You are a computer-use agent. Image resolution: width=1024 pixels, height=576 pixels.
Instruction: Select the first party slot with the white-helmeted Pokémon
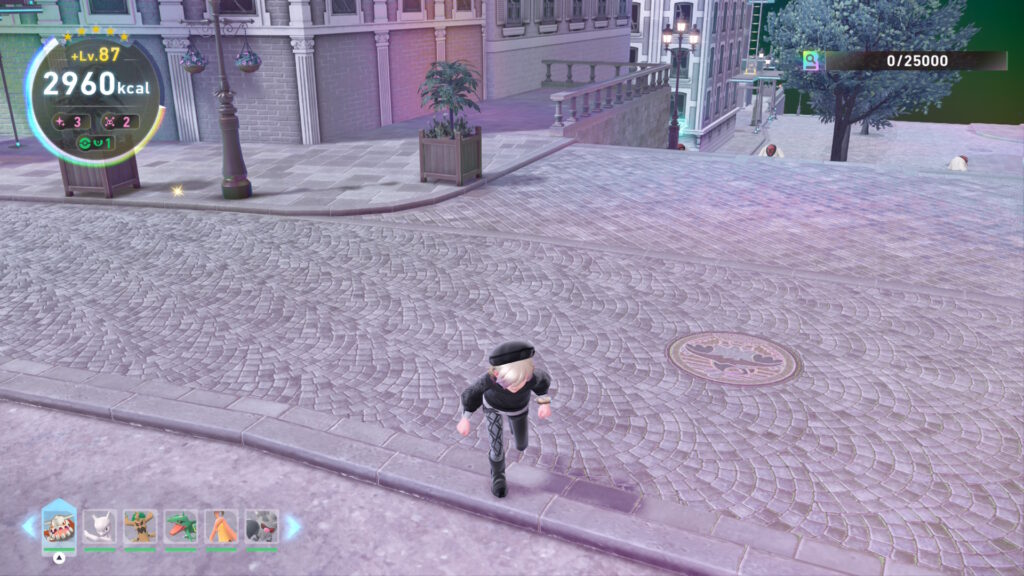[59, 526]
